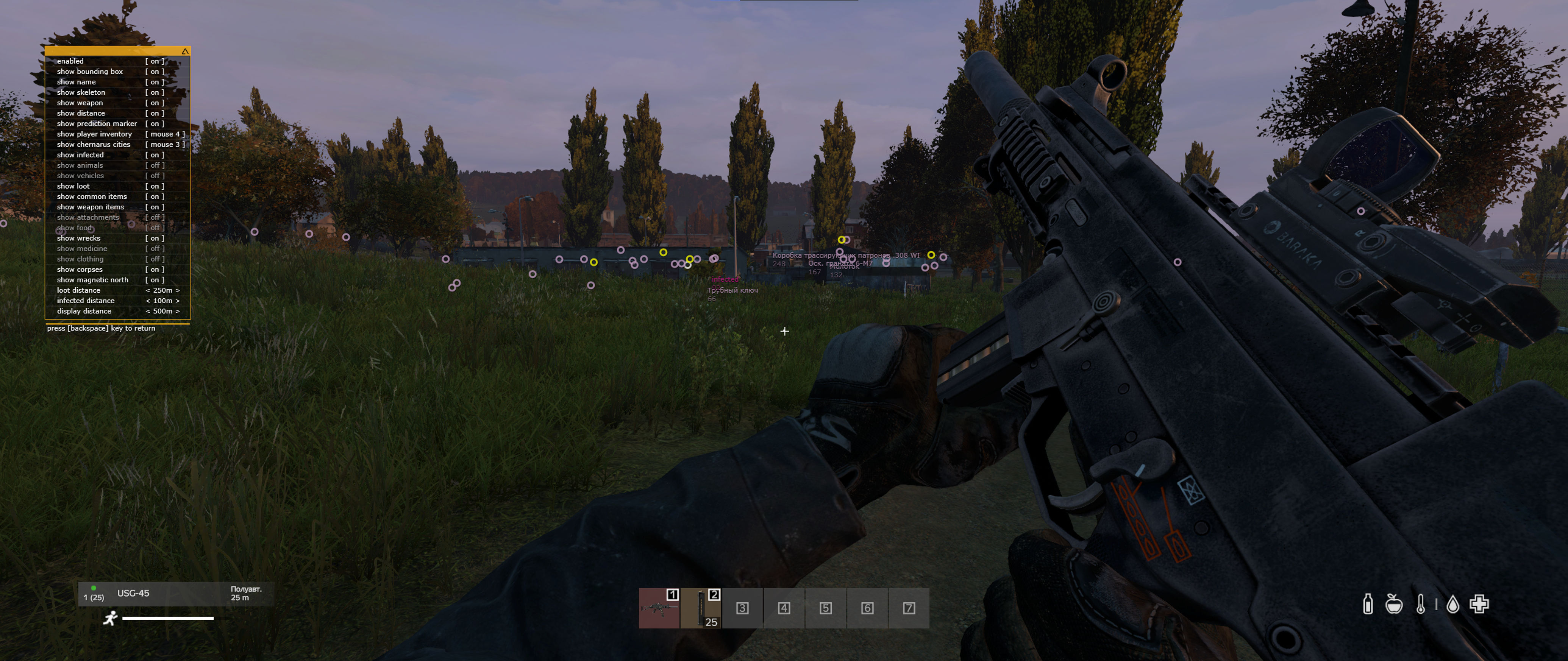Toggle the "show bounding box" option
The width and height of the screenshot is (1568, 661).
(x=155, y=72)
